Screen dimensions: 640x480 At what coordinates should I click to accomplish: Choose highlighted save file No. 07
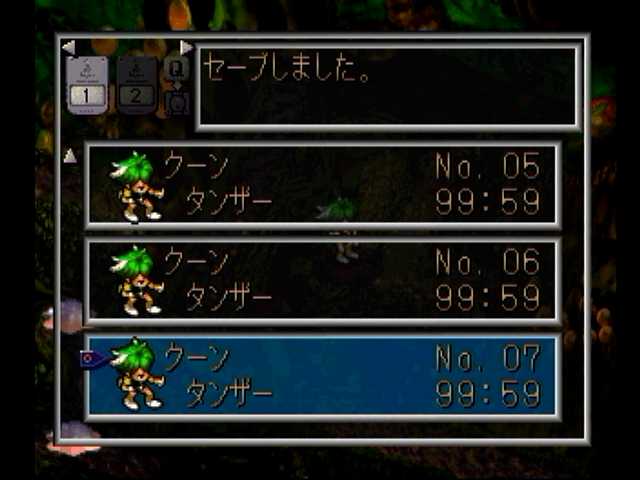coord(322,376)
